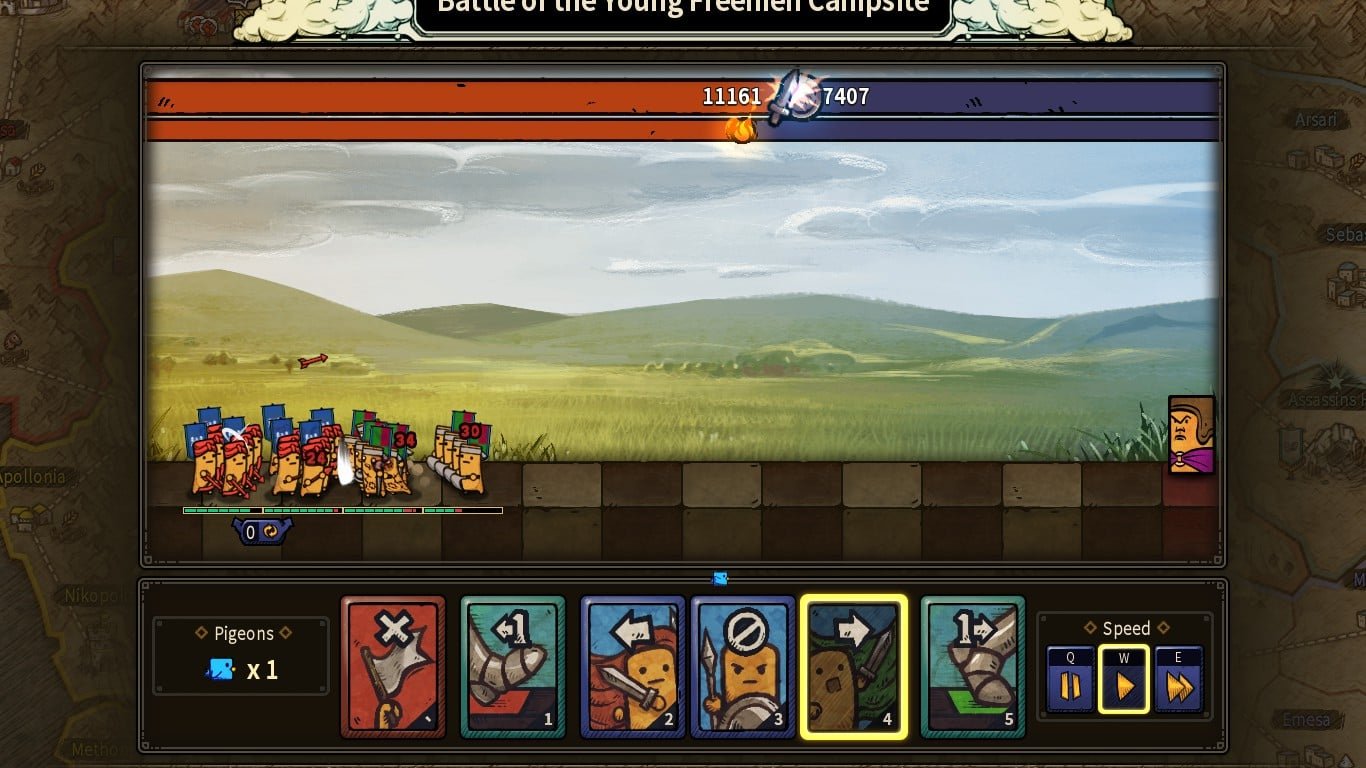Choose the highlighted right-arrow card numbered 4
The width and height of the screenshot is (1366, 768).
pyautogui.click(x=853, y=667)
